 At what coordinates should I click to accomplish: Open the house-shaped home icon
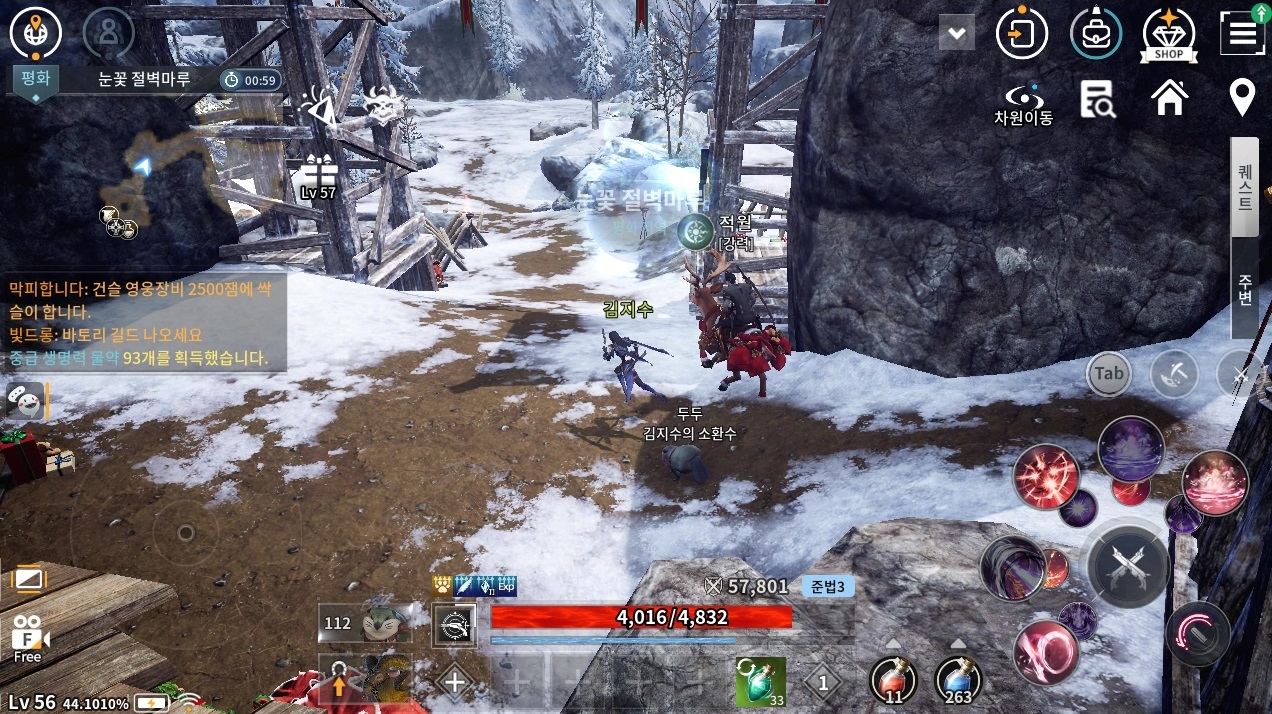click(1169, 98)
